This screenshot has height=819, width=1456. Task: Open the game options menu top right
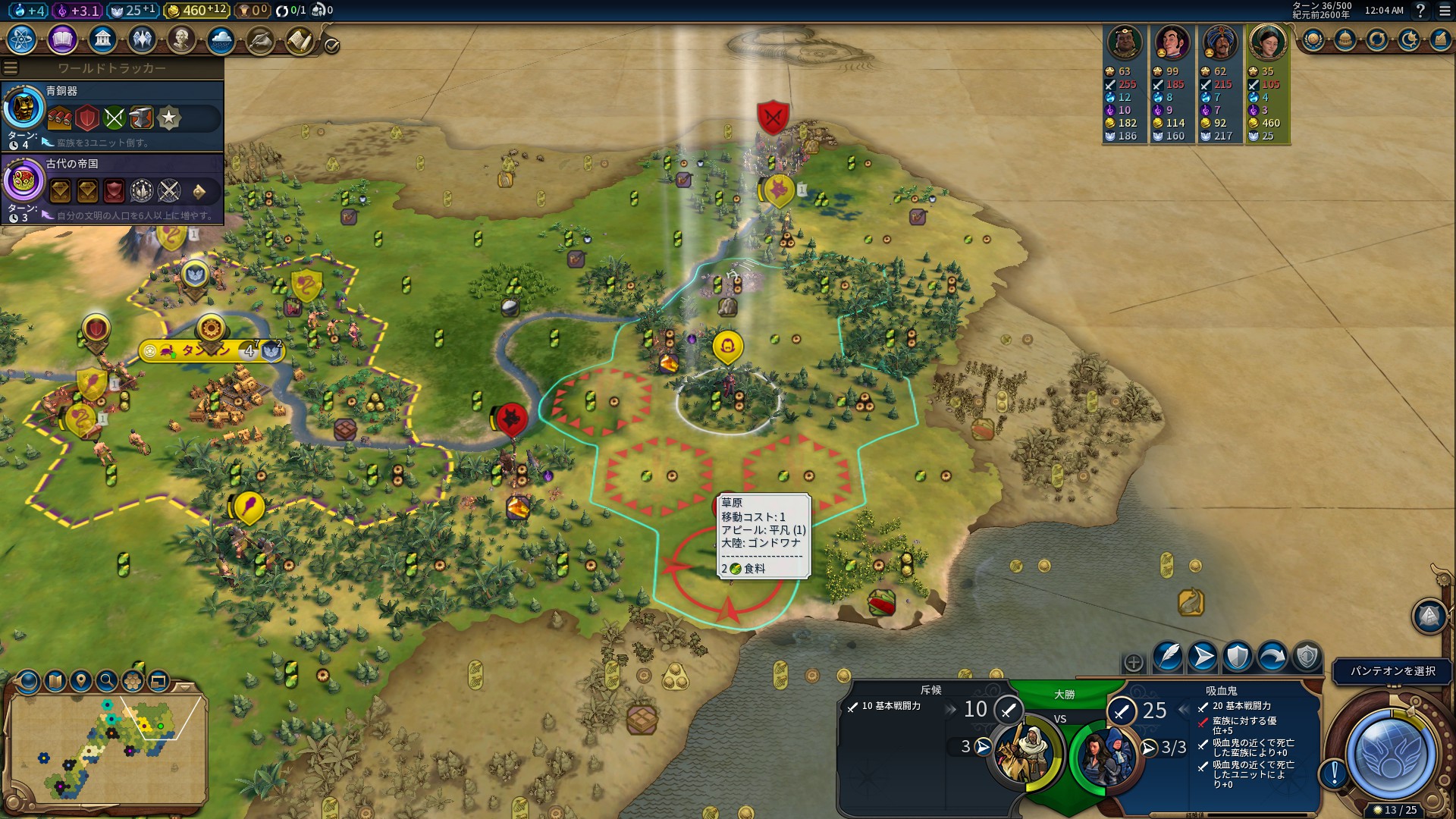[x=1445, y=12]
